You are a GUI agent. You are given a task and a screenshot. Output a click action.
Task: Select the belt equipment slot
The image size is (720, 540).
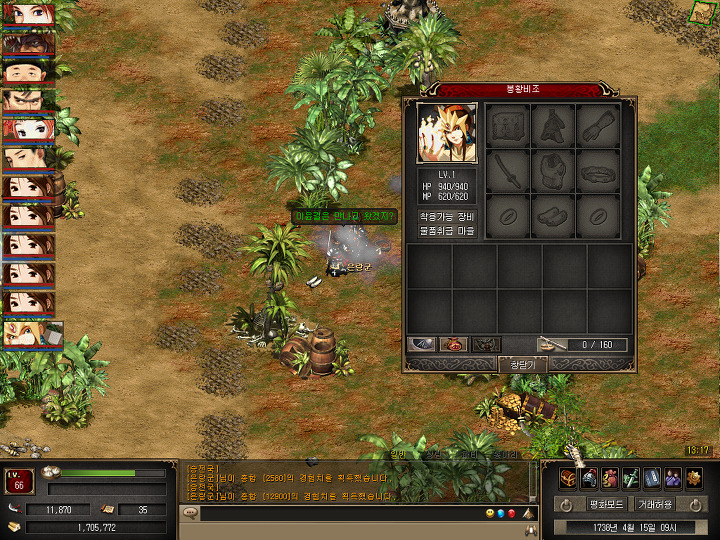pyautogui.click(x=598, y=171)
